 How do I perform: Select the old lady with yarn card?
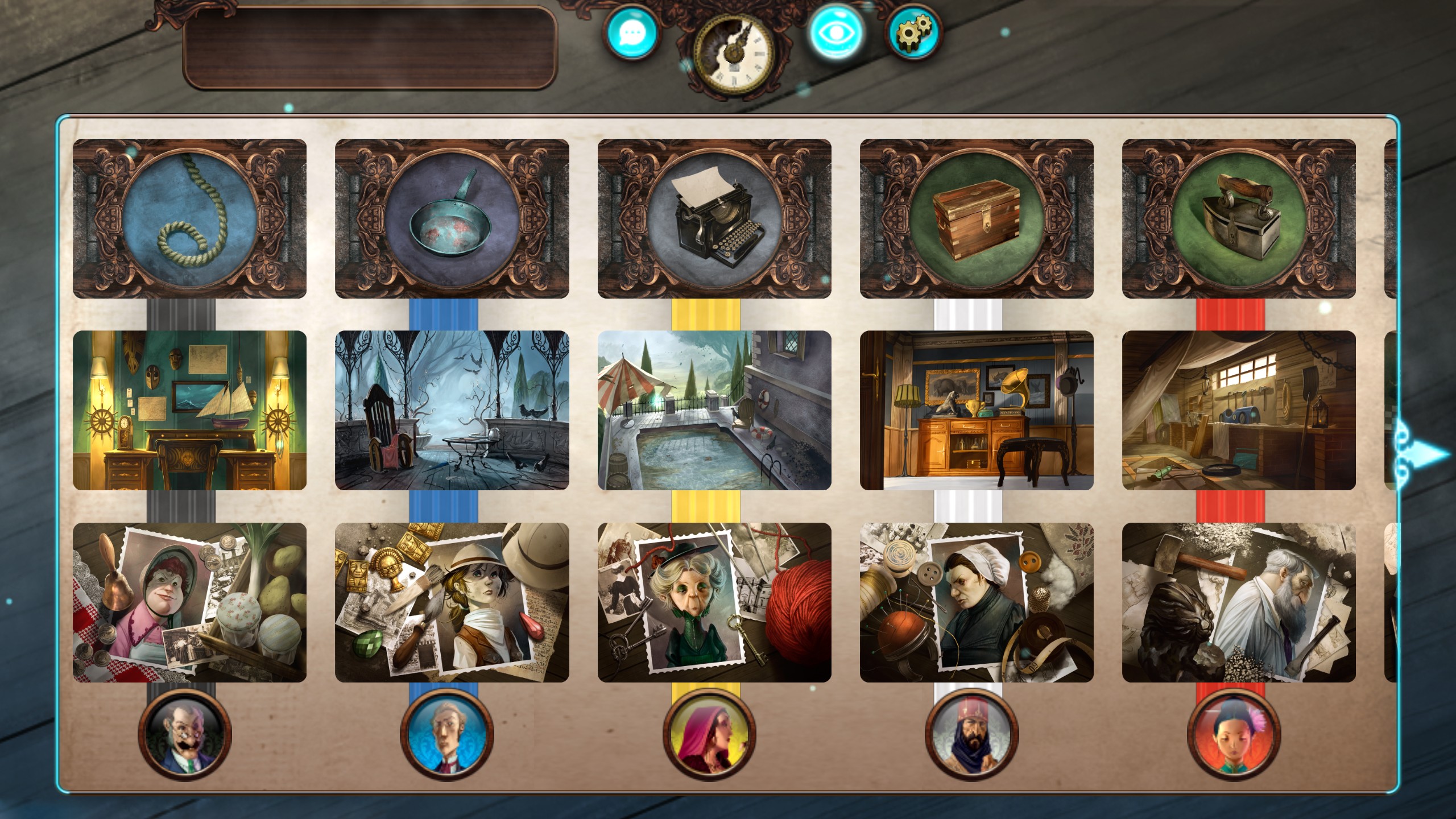(x=714, y=602)
